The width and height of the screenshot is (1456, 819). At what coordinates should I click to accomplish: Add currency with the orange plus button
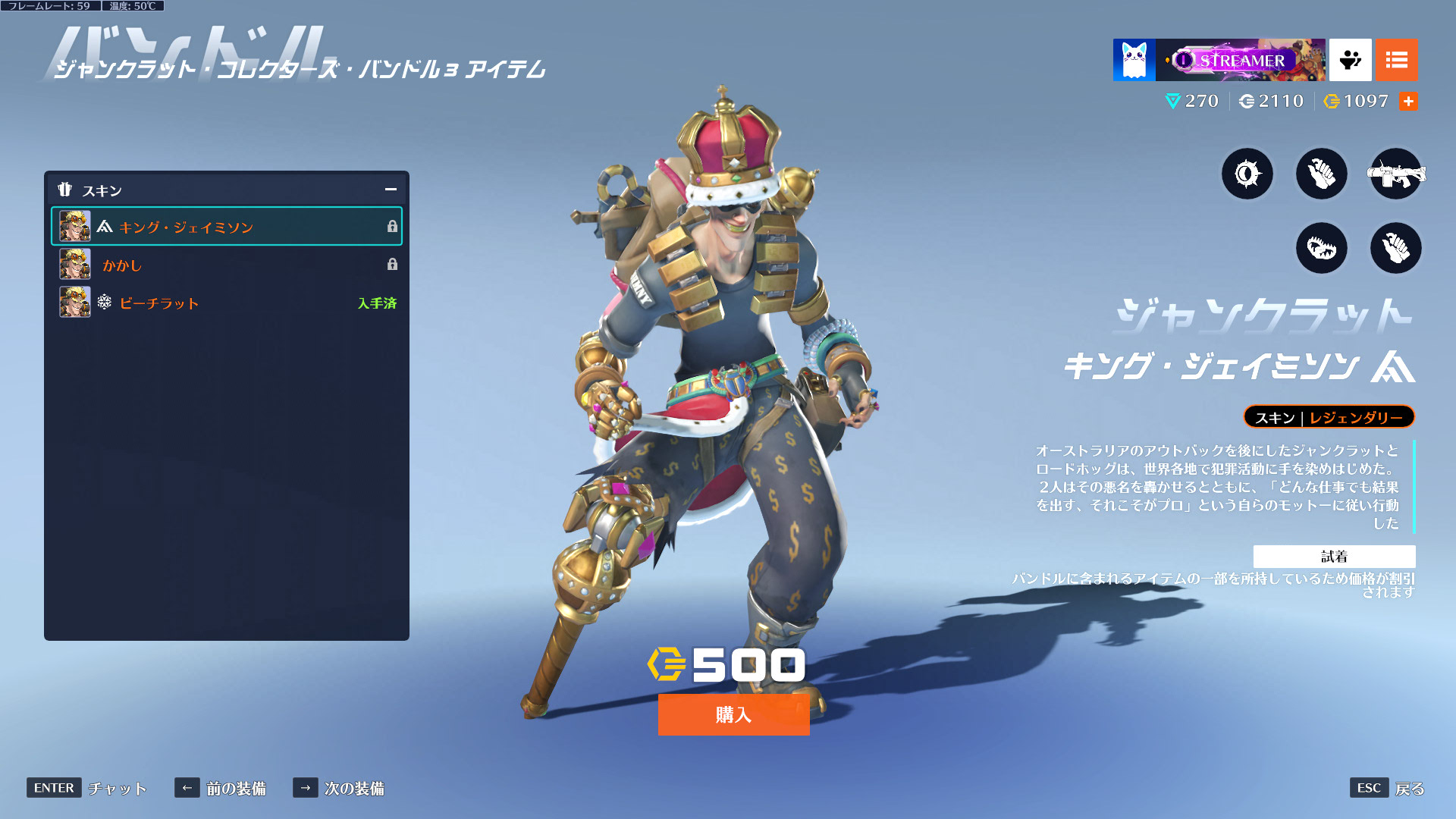point(1408,102)
